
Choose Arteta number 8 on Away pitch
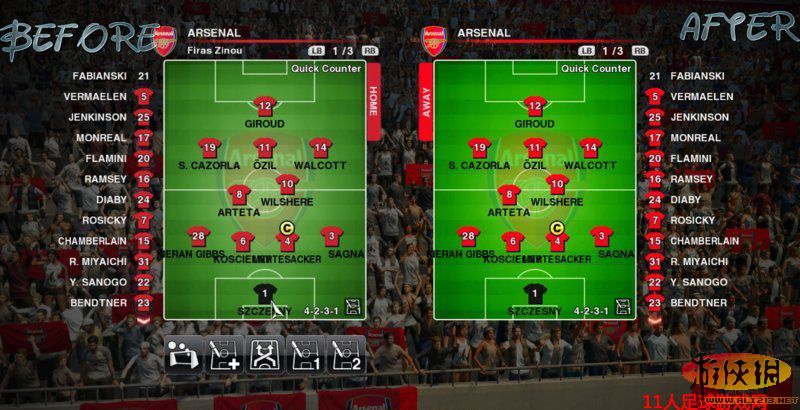pos(508,194)
